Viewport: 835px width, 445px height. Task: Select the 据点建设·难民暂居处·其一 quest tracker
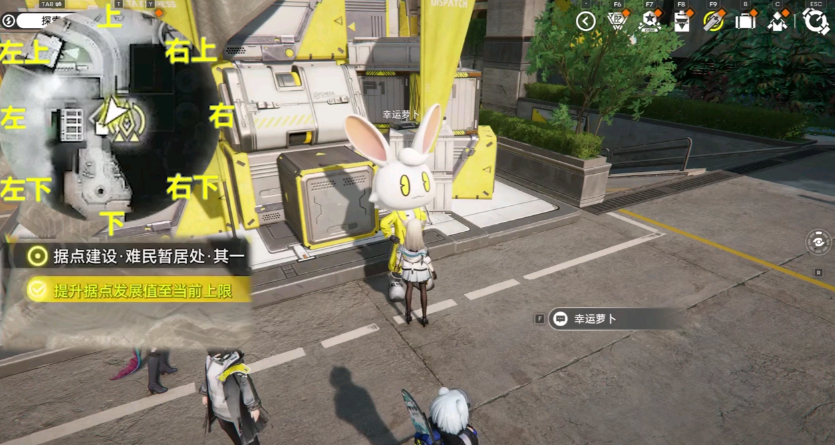coord(135,256)
